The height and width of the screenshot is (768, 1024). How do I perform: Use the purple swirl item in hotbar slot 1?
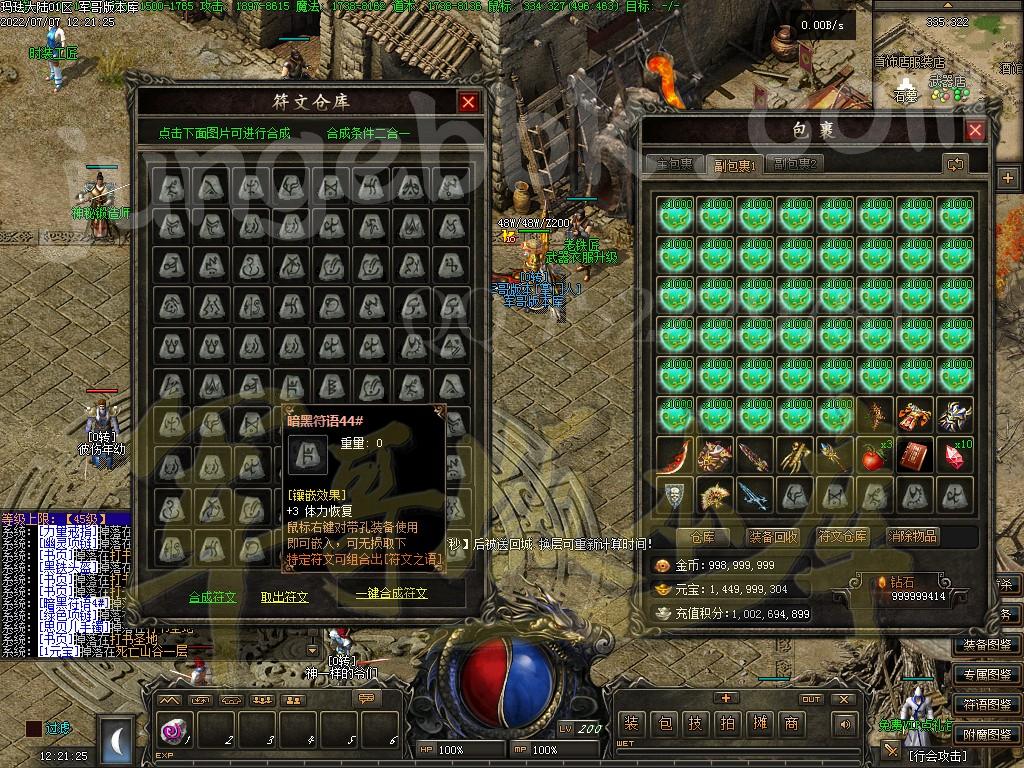tap(172, 732)
